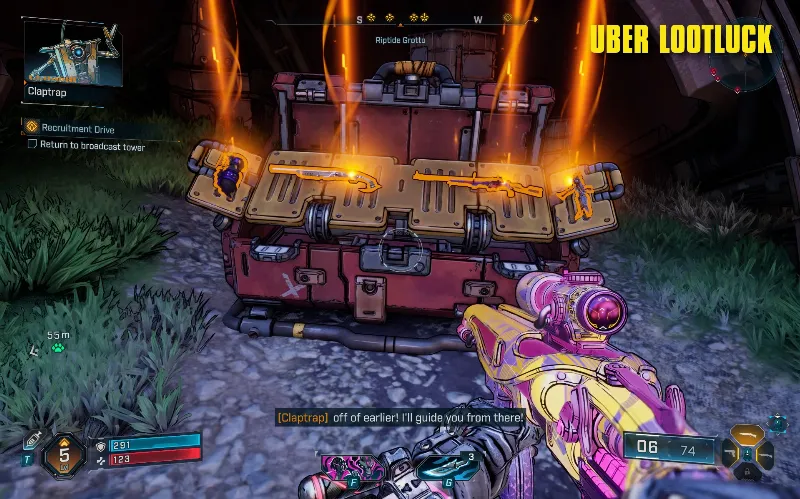Open the weapon selector wheel
The width and height of the screenshot is (800, 499).
click(x=747, y=451)
